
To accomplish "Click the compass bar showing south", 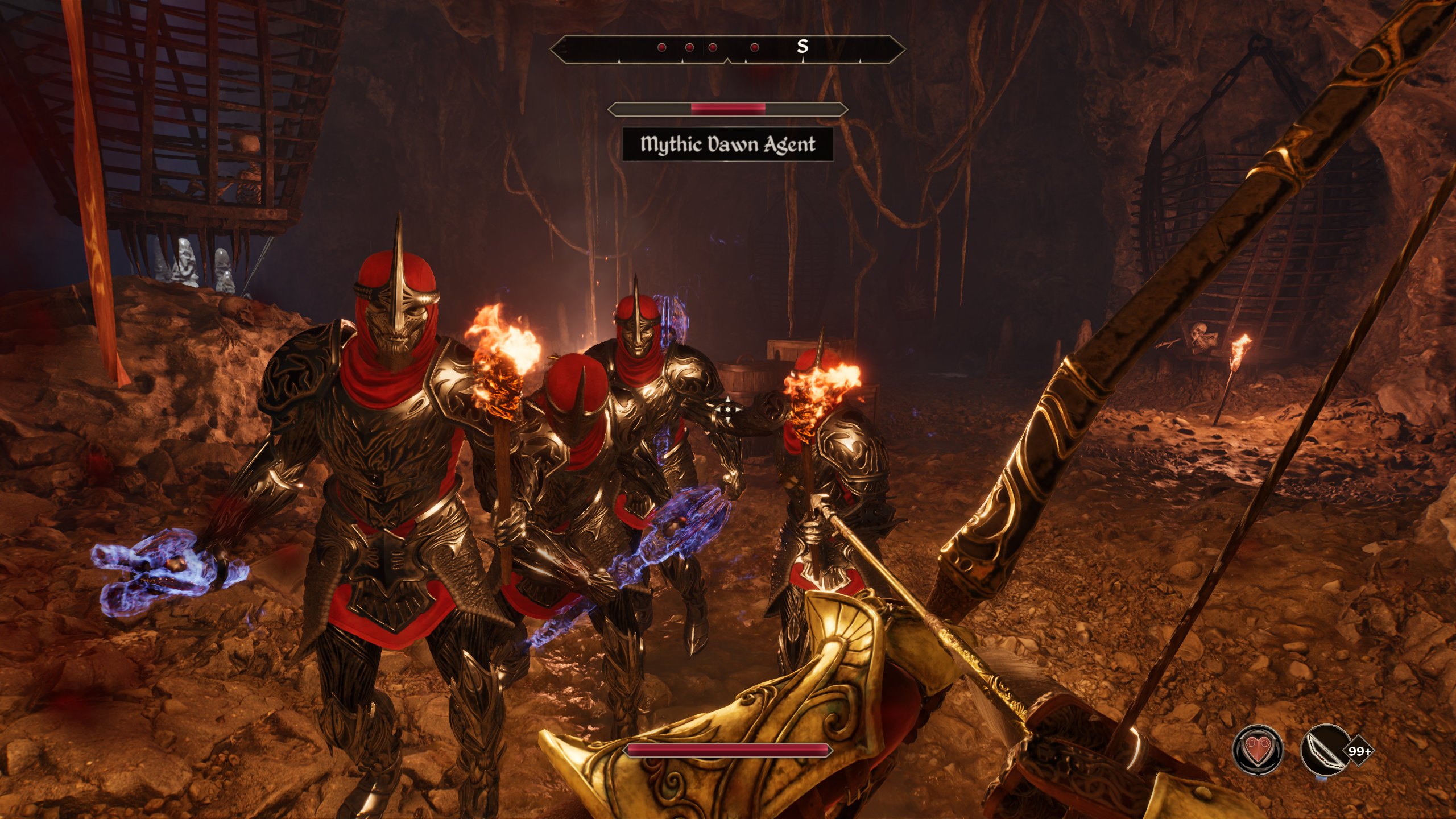I will click(727, 48).
